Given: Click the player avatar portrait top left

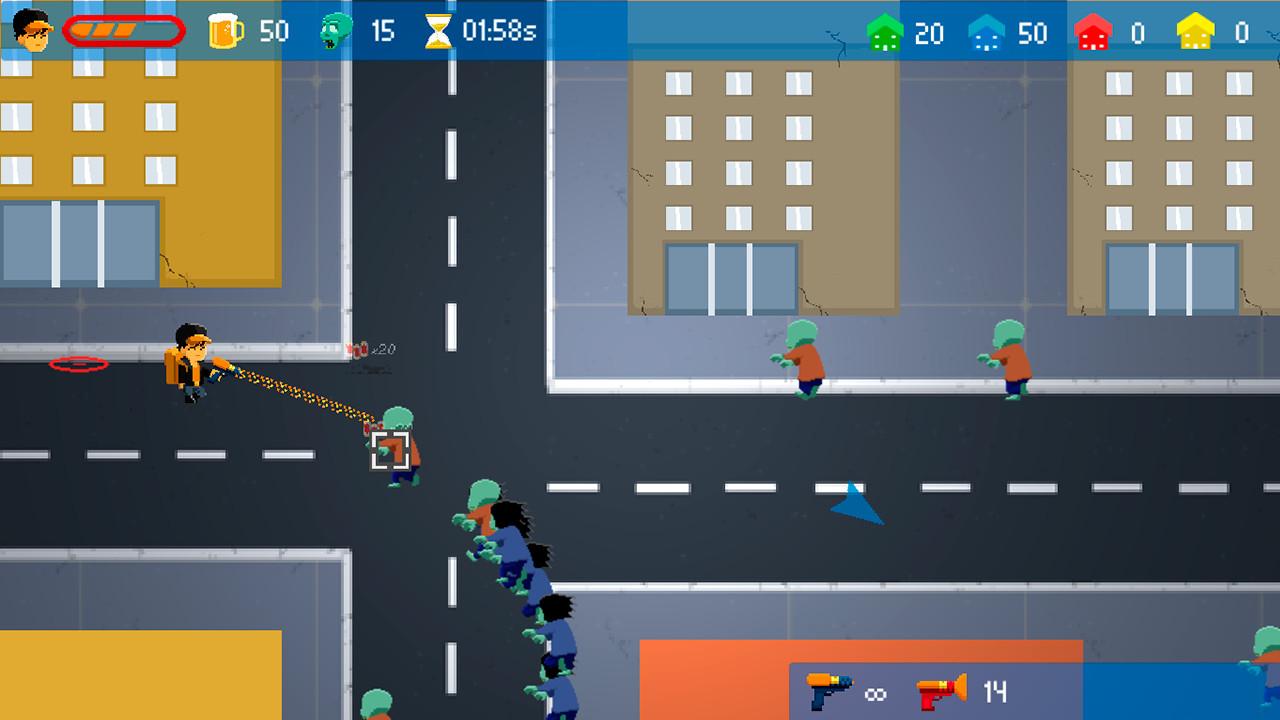Looking at the screenshot, I should click(x=32, y=29).
